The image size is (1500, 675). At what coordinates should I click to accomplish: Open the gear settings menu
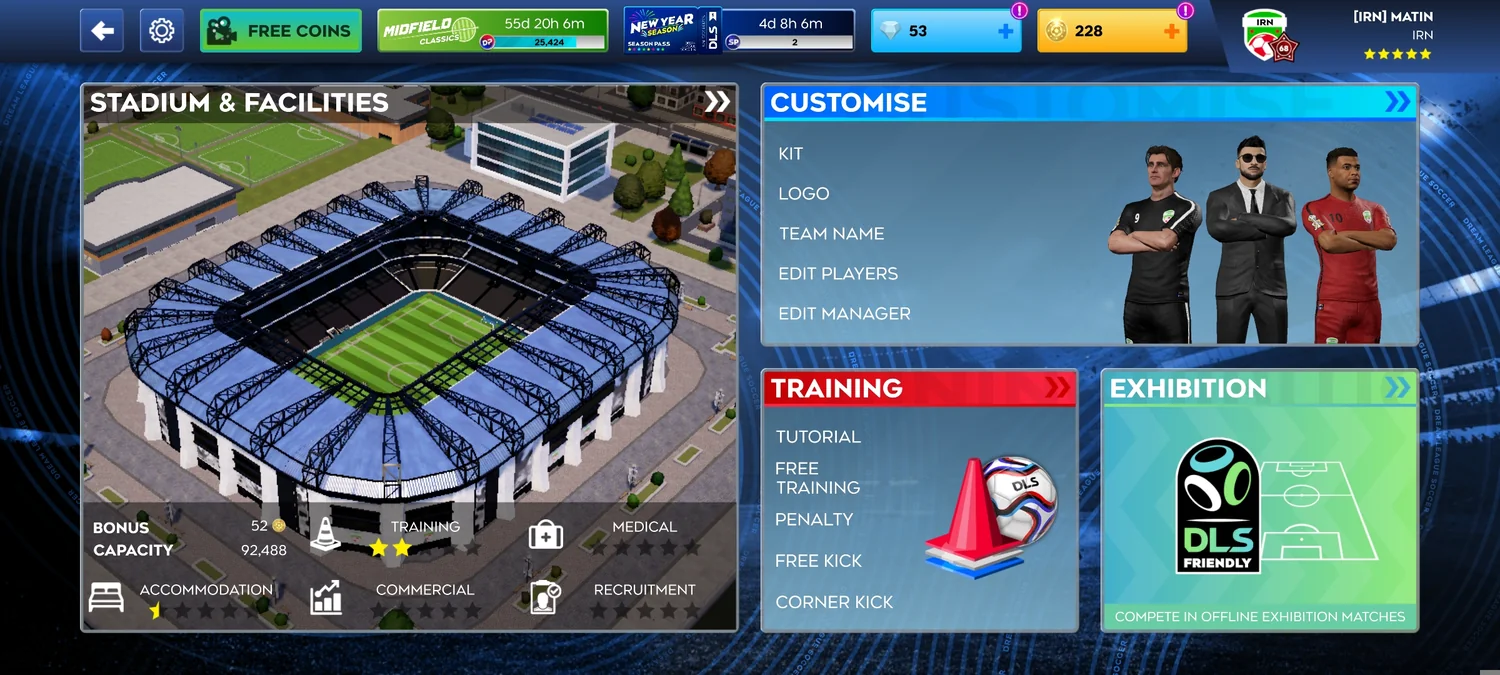pyautogui.click(x=161, y=31)
